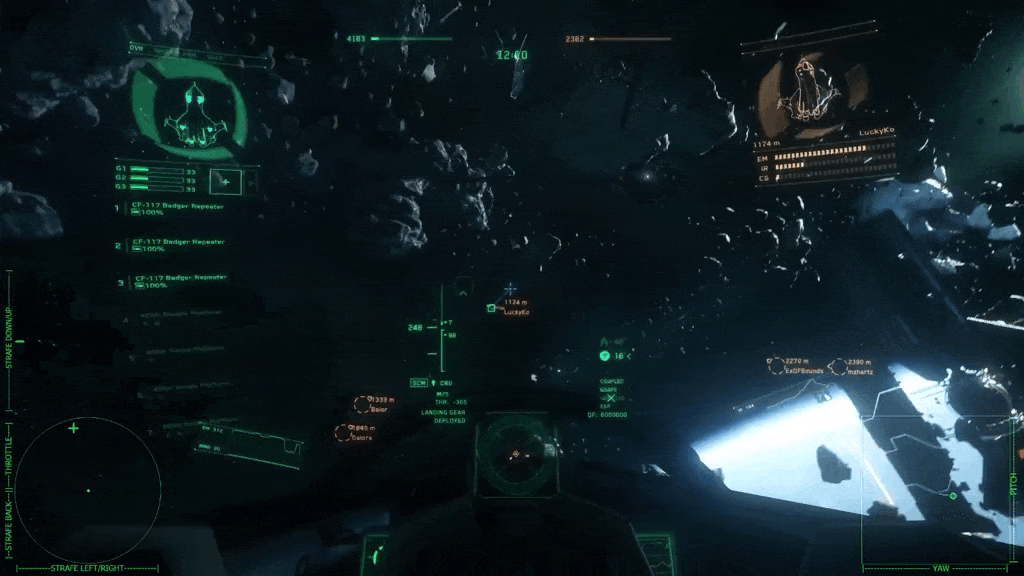
Task: Toggle the SCM flight mode indicator
Action: click(x=419, y=383)
